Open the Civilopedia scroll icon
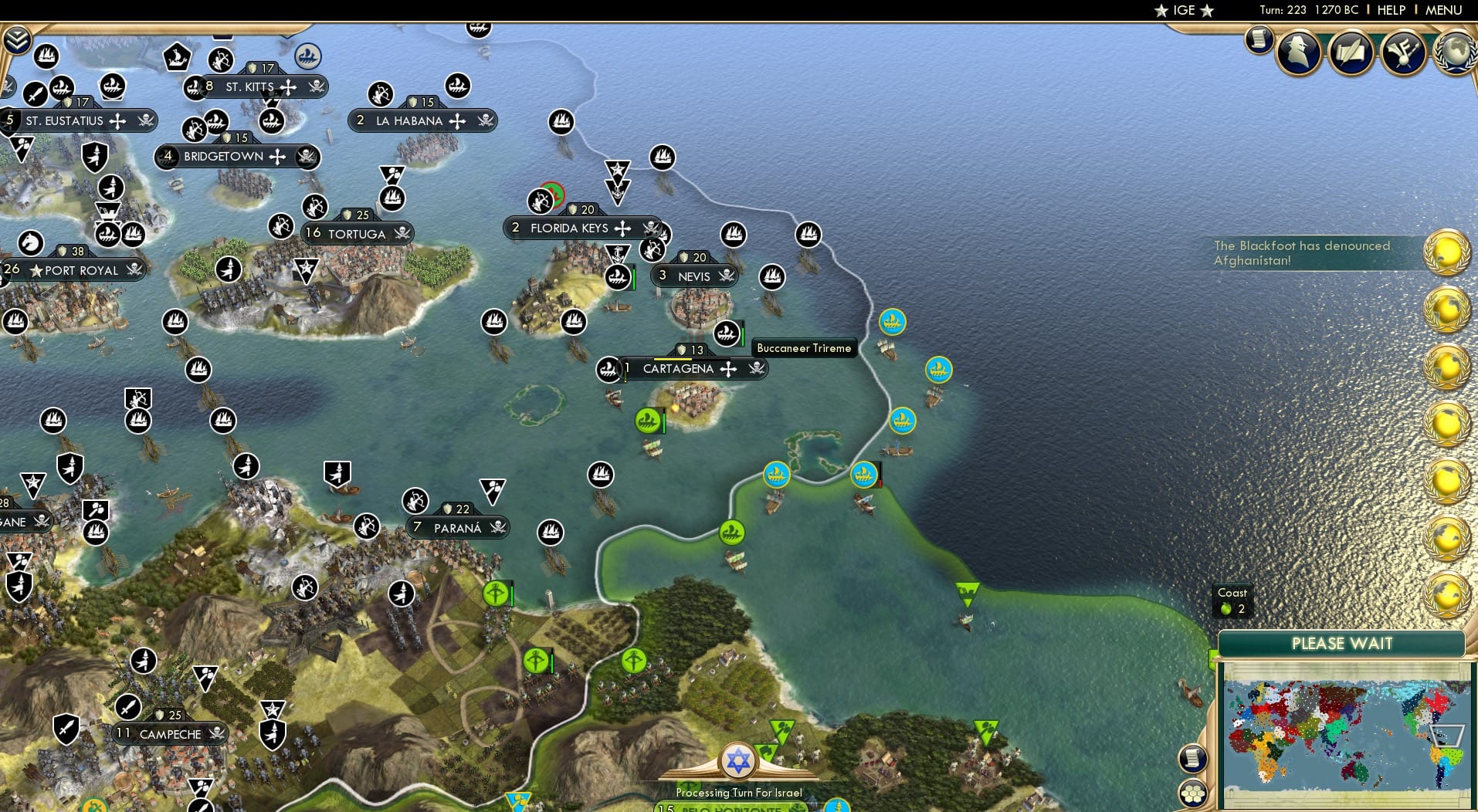 [x=1258, y=40]
